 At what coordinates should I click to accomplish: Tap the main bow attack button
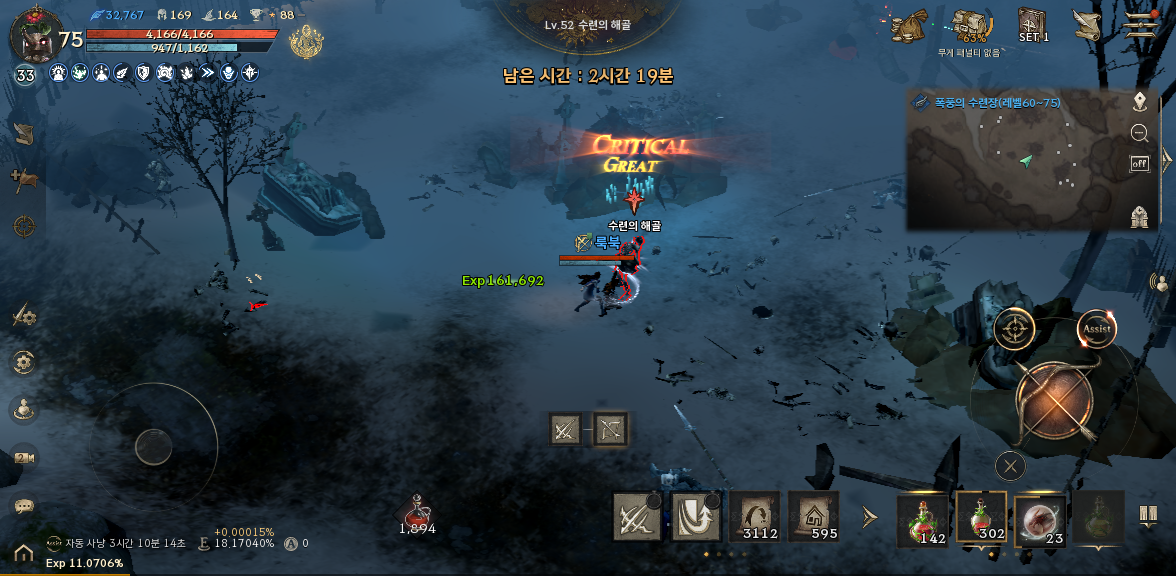tap(1054, 402)
